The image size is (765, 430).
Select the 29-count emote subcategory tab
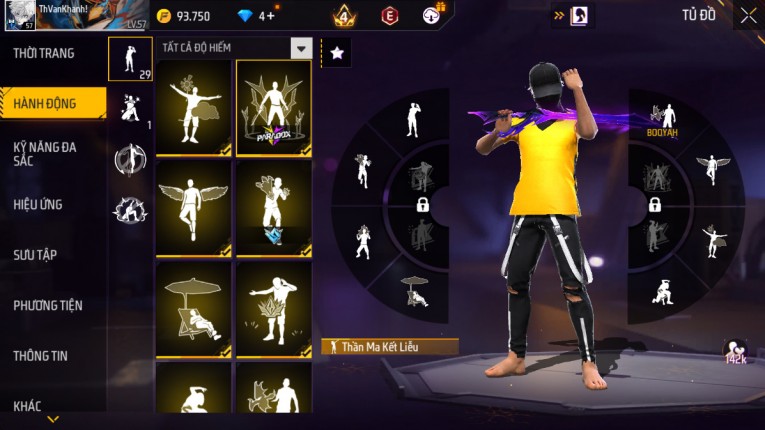[130, 59]
